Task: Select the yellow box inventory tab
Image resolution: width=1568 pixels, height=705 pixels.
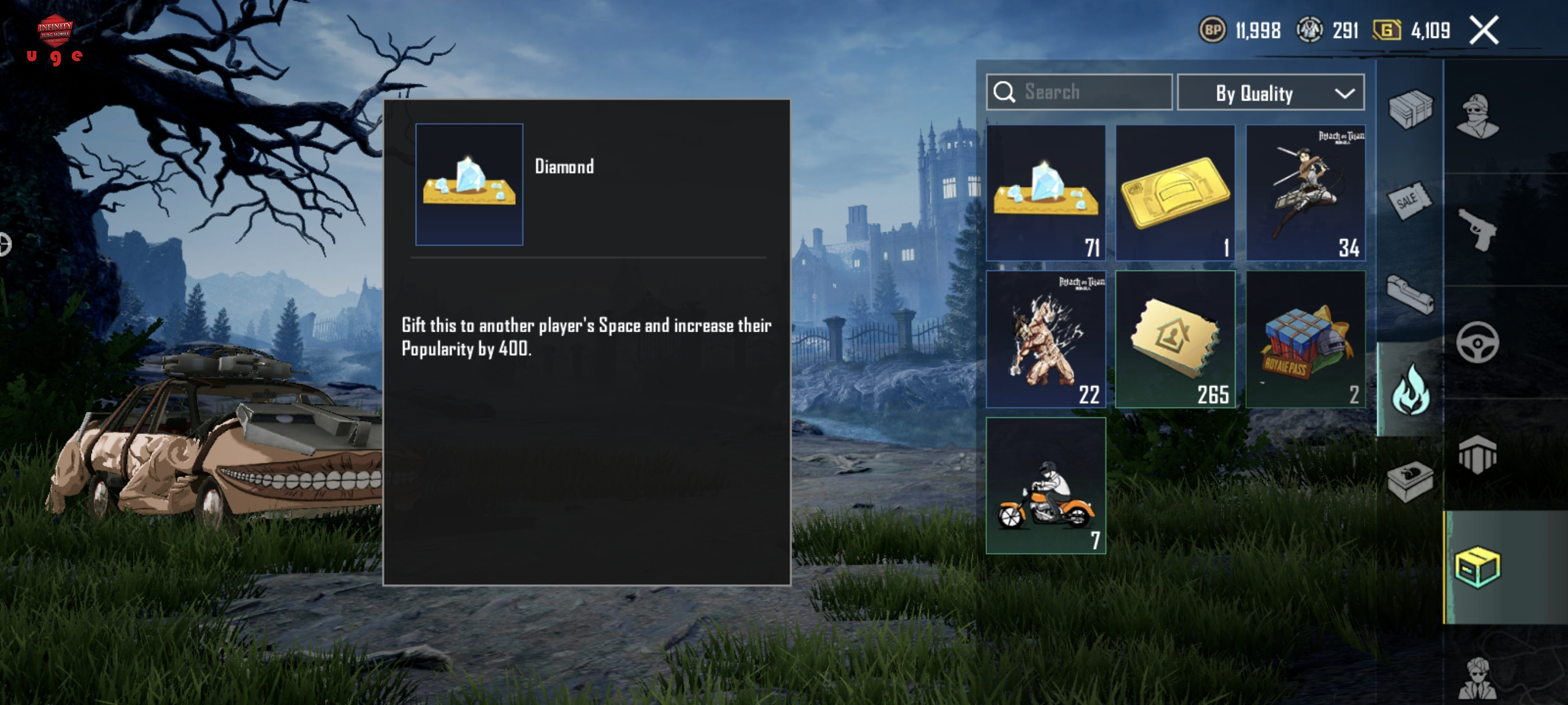Action: (1477, 567)
